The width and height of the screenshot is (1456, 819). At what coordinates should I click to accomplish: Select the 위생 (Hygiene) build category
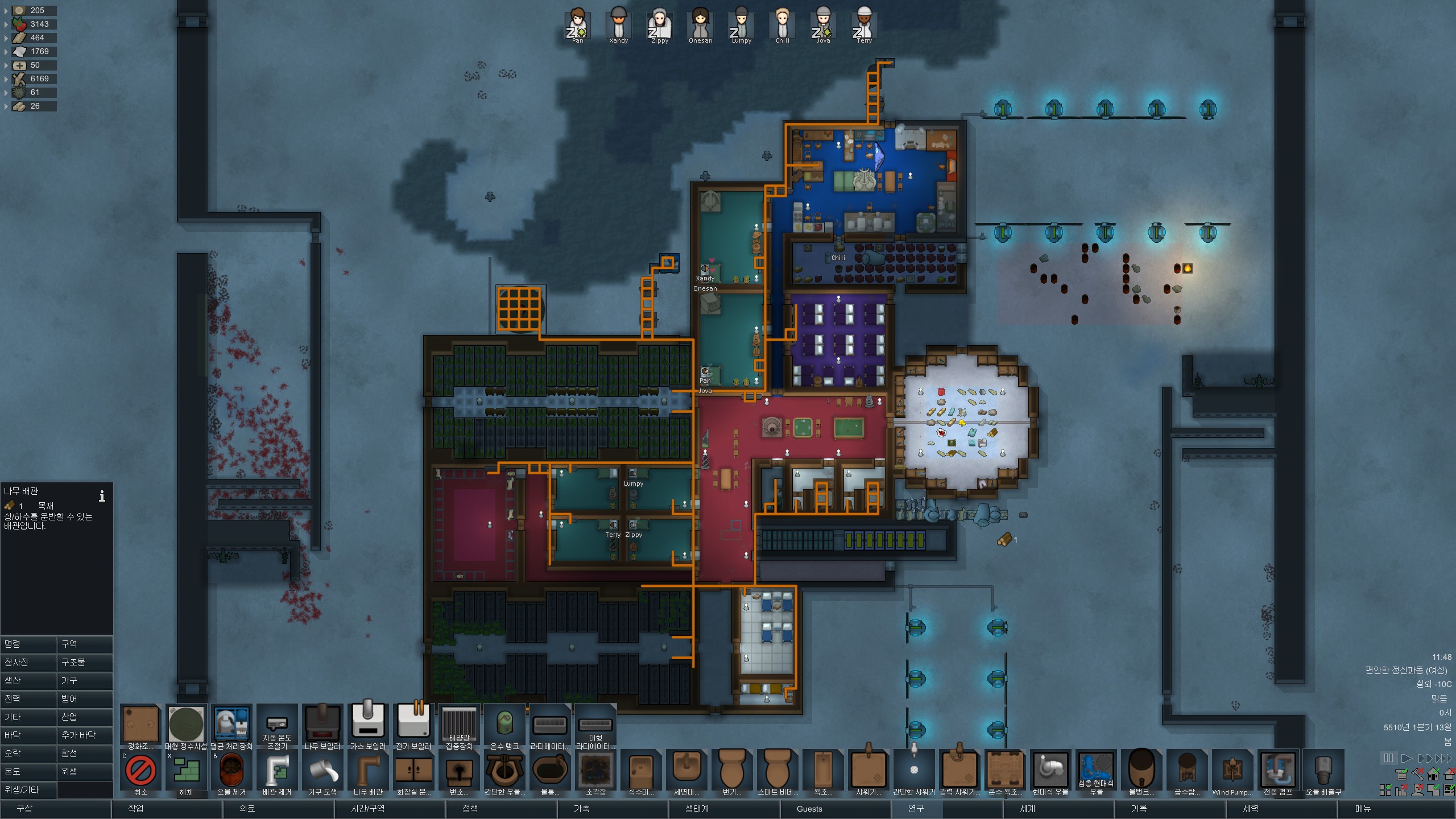click(85, 771)
